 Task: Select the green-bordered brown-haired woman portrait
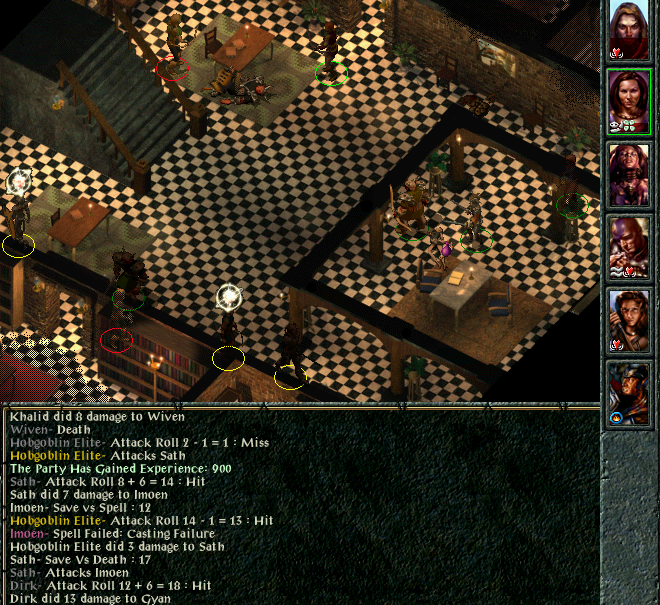tap(630, 101)
